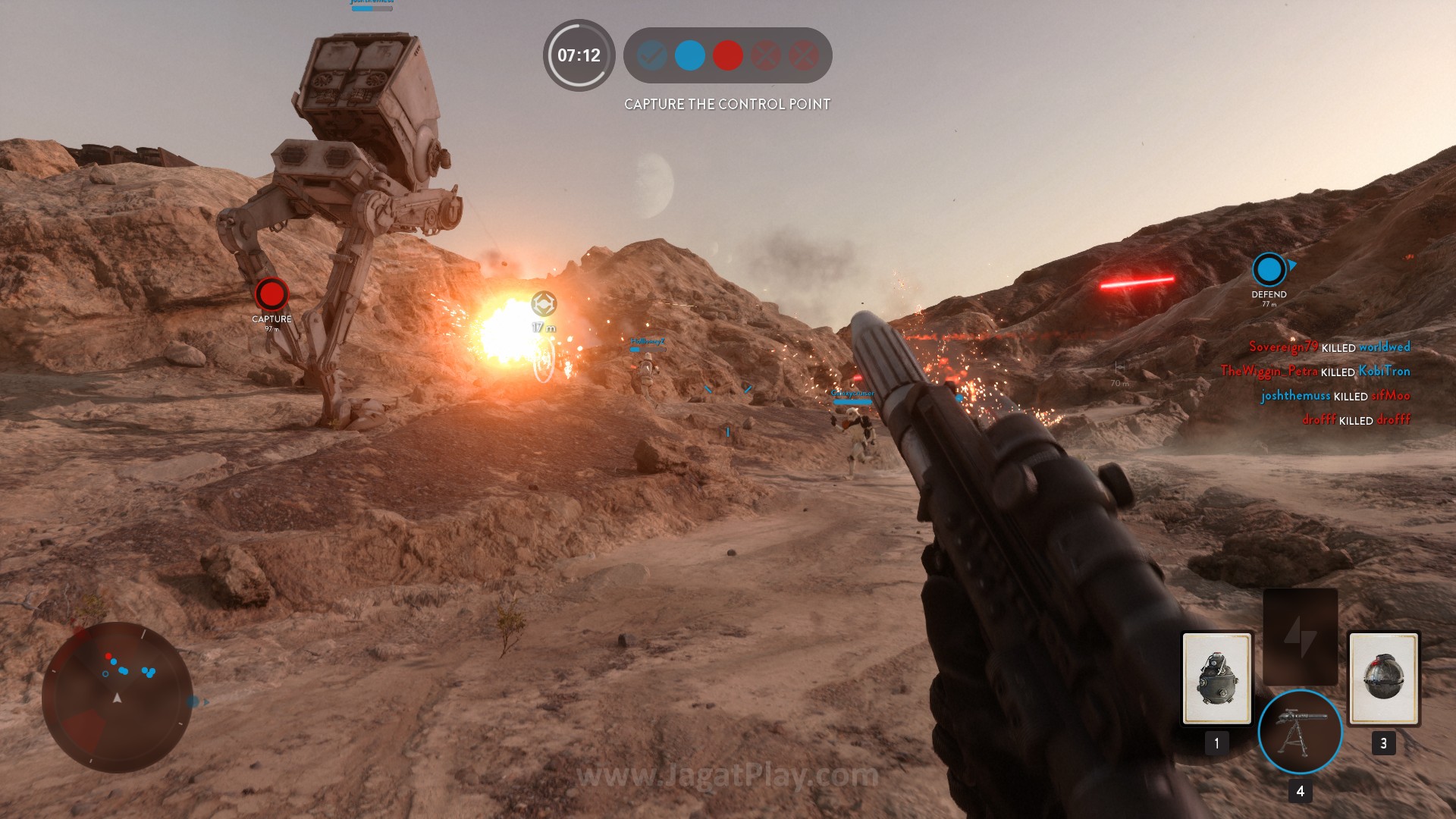Select the pickup marker showing 17 m
Screen dimensions: 1456x819
543,304
